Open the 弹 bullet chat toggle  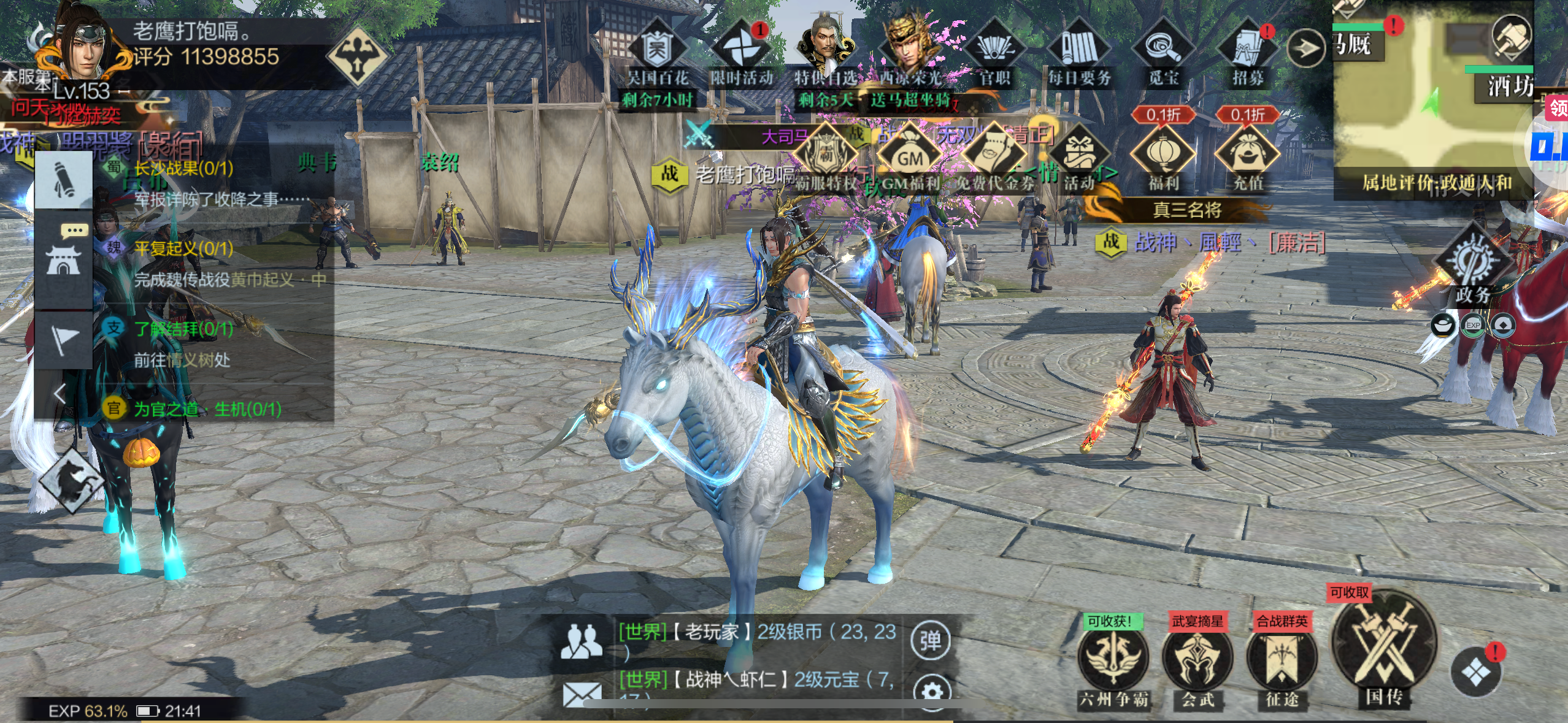930,641
